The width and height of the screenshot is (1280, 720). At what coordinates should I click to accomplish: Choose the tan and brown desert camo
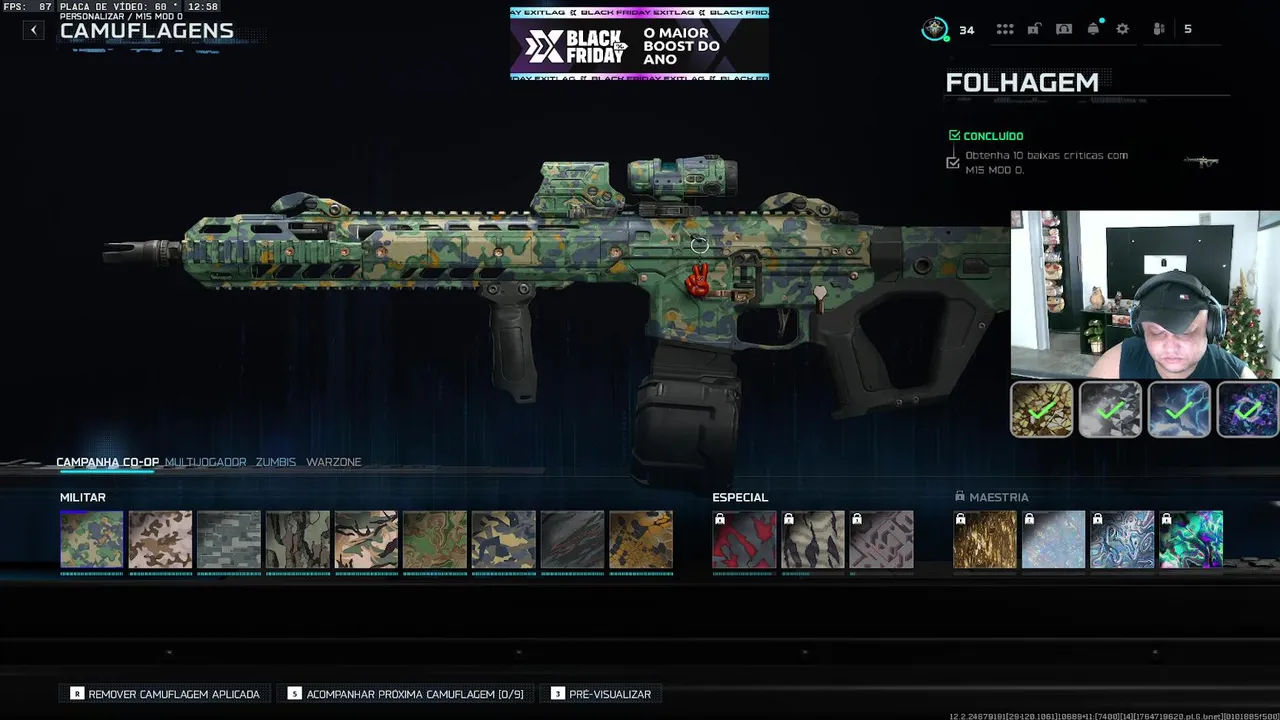coord(160,540)
